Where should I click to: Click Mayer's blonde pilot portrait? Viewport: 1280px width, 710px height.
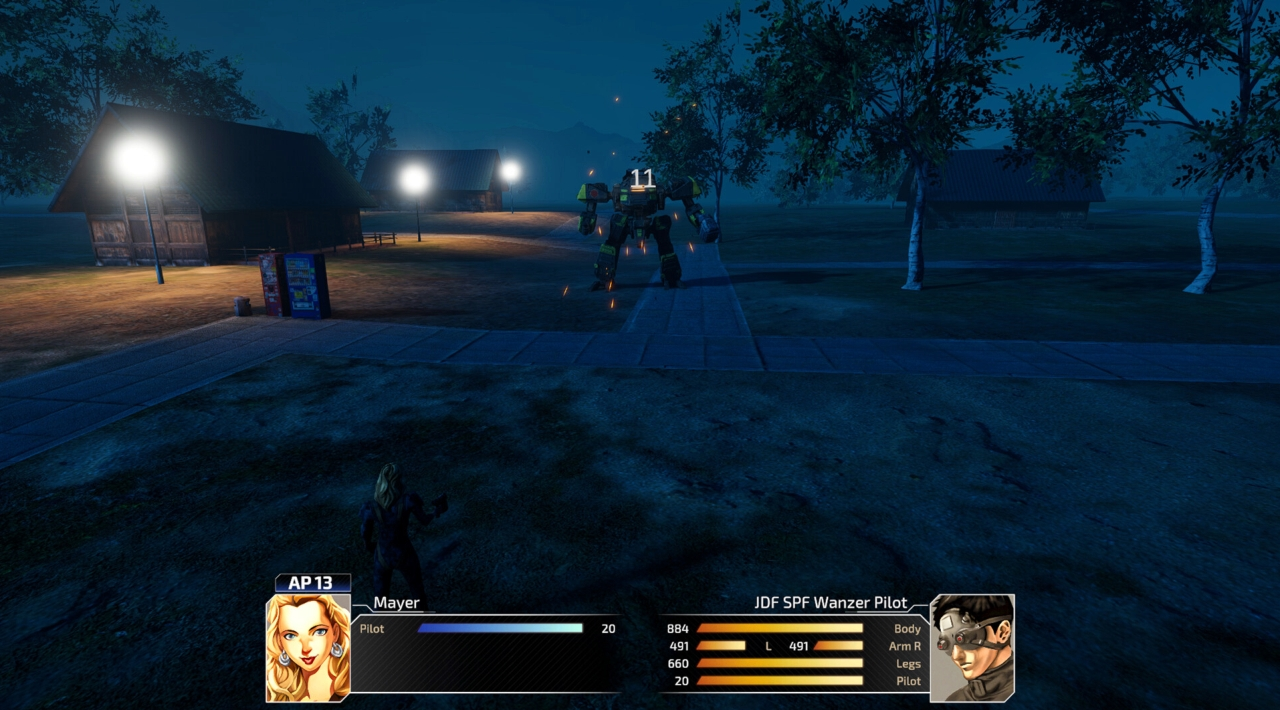point(308,647)
